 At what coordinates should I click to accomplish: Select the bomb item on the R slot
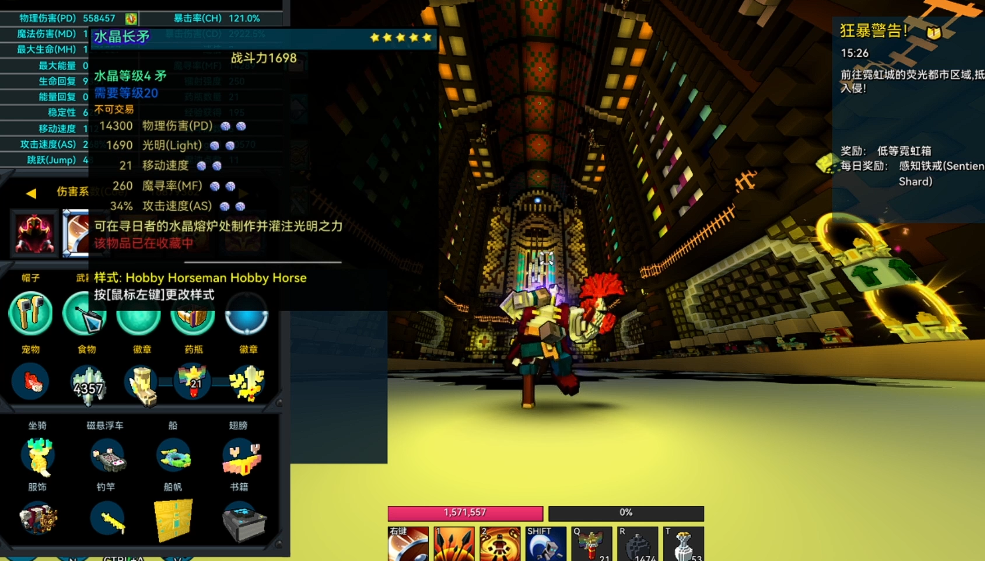tap(637, 544)
